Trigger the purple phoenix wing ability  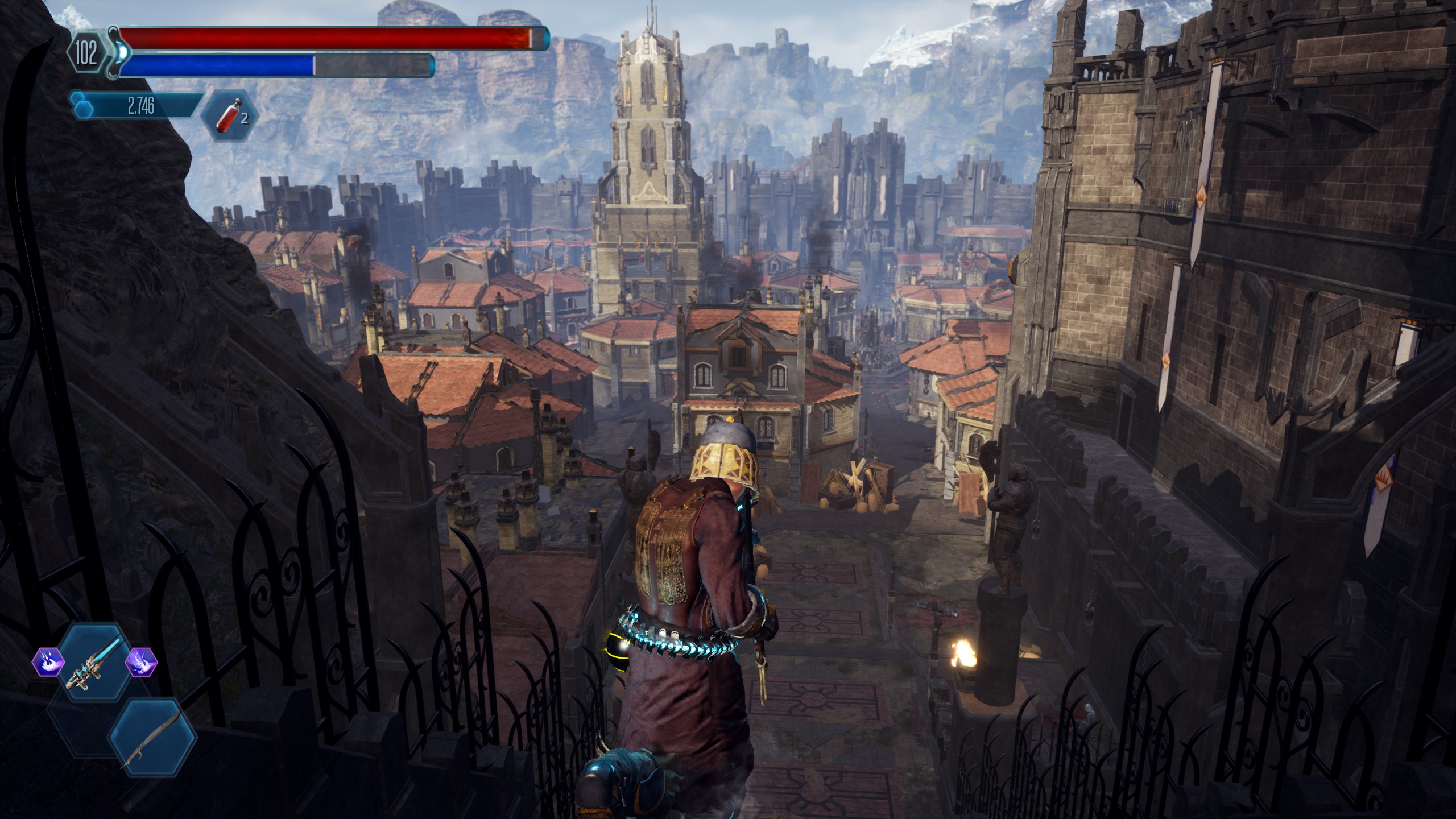[x=140, y=663]
